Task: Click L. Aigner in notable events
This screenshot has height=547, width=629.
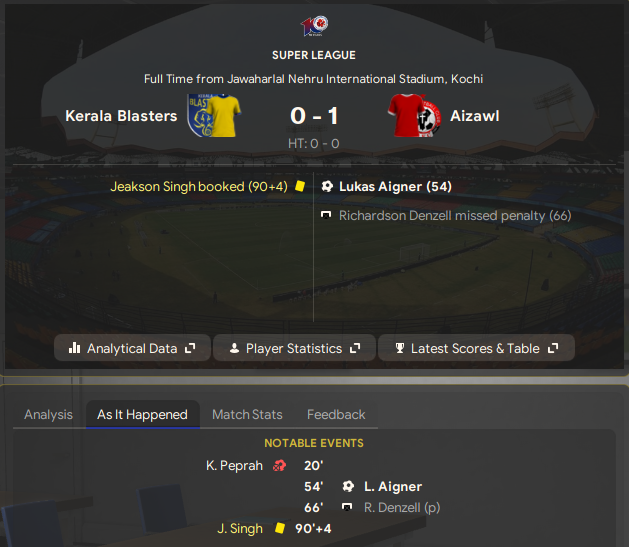Action: [x=392, y=486]
